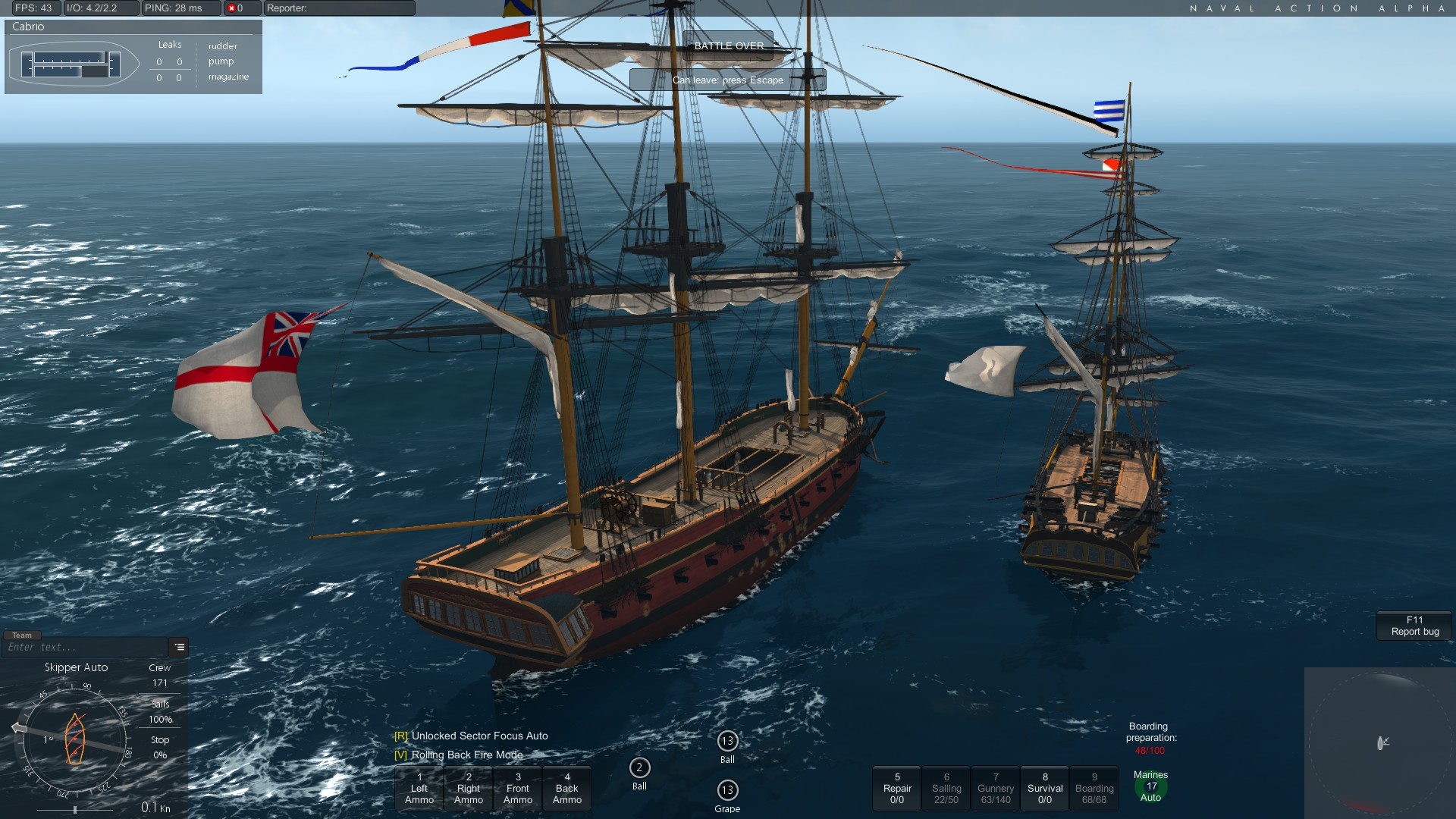Click the Battle Over banner

(x=728, y=45)
